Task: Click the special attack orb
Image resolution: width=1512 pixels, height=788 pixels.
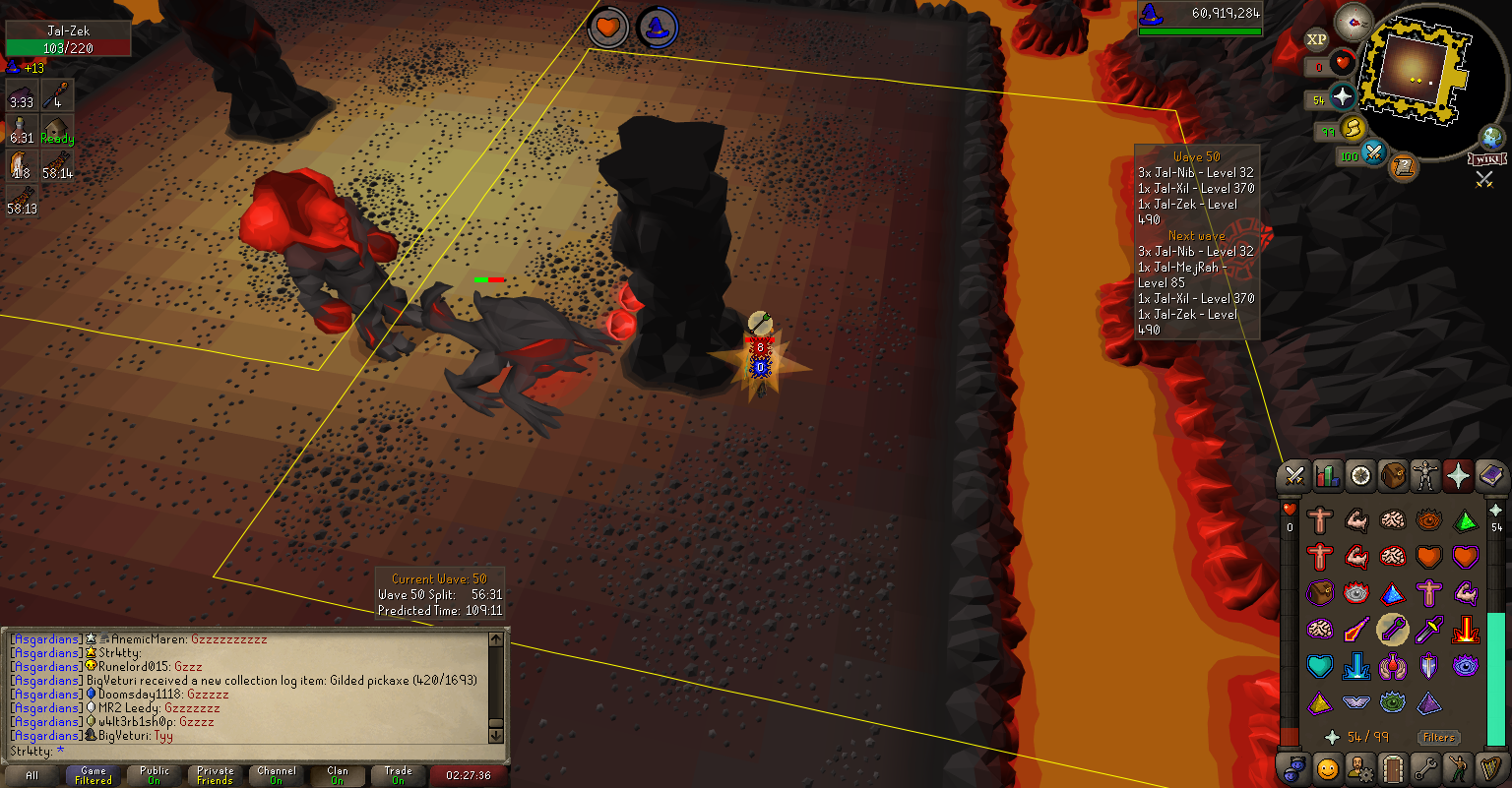Action: pos(1373,153)
